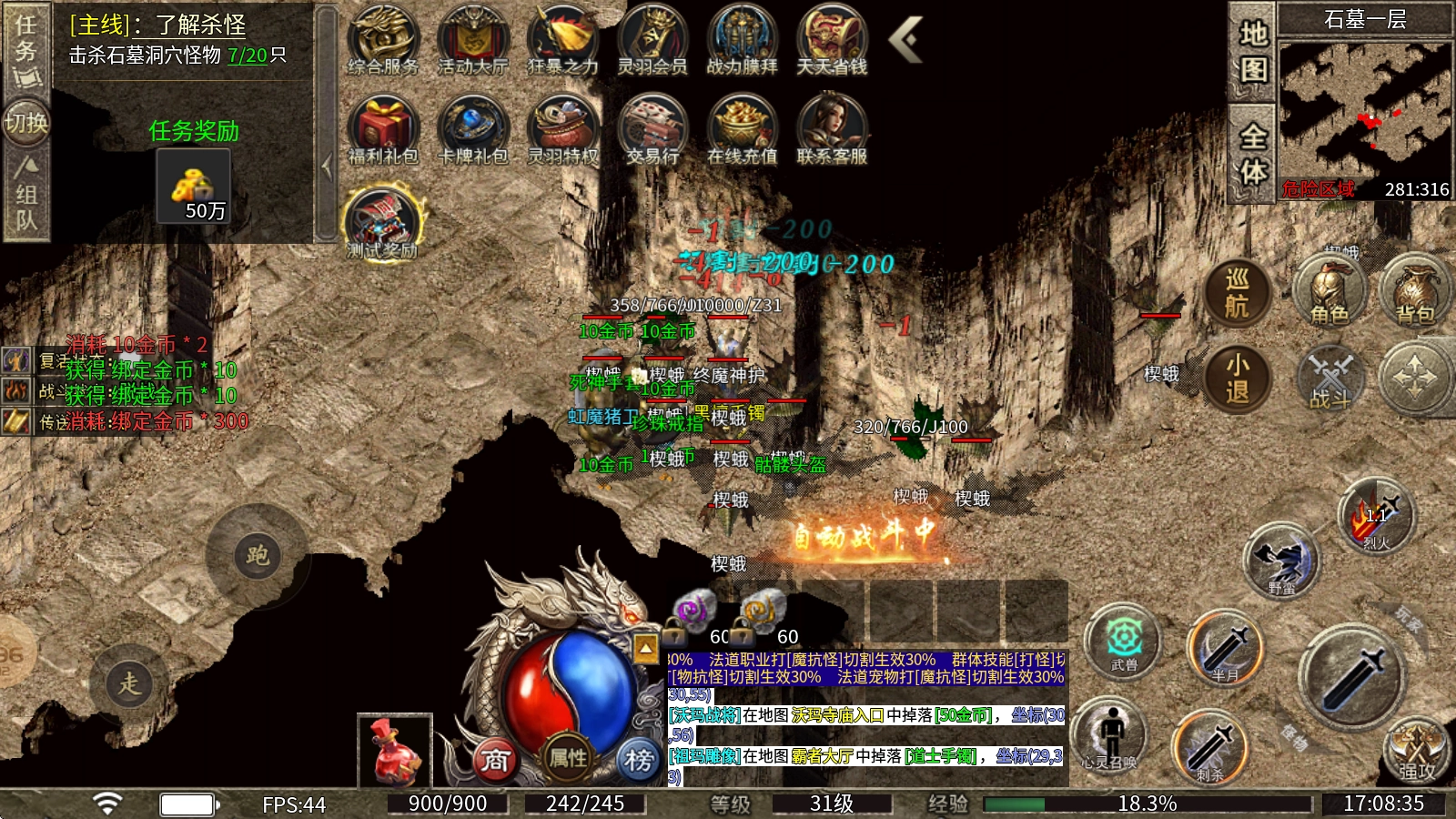This screenshot has height=819, width=1456.
Task: Collapse the top icon row arrow
Action: point(905,39)
